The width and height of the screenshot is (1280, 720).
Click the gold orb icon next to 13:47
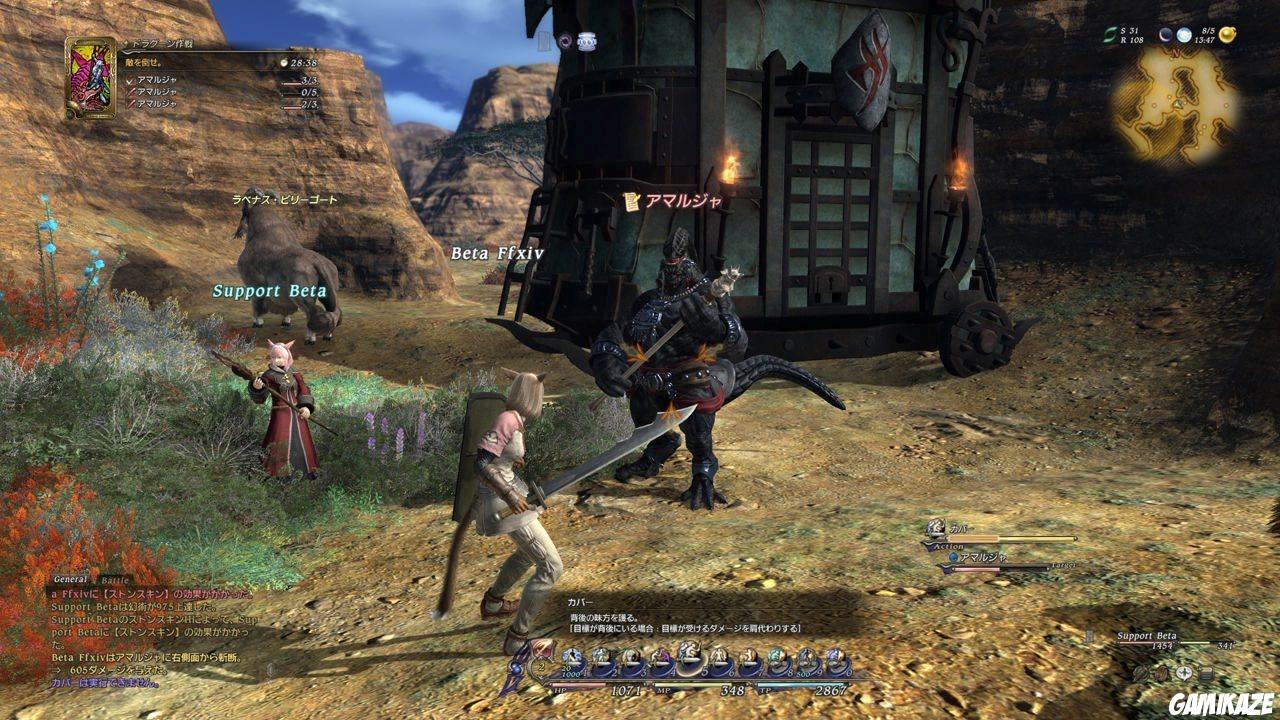(x=1228, y=36)
